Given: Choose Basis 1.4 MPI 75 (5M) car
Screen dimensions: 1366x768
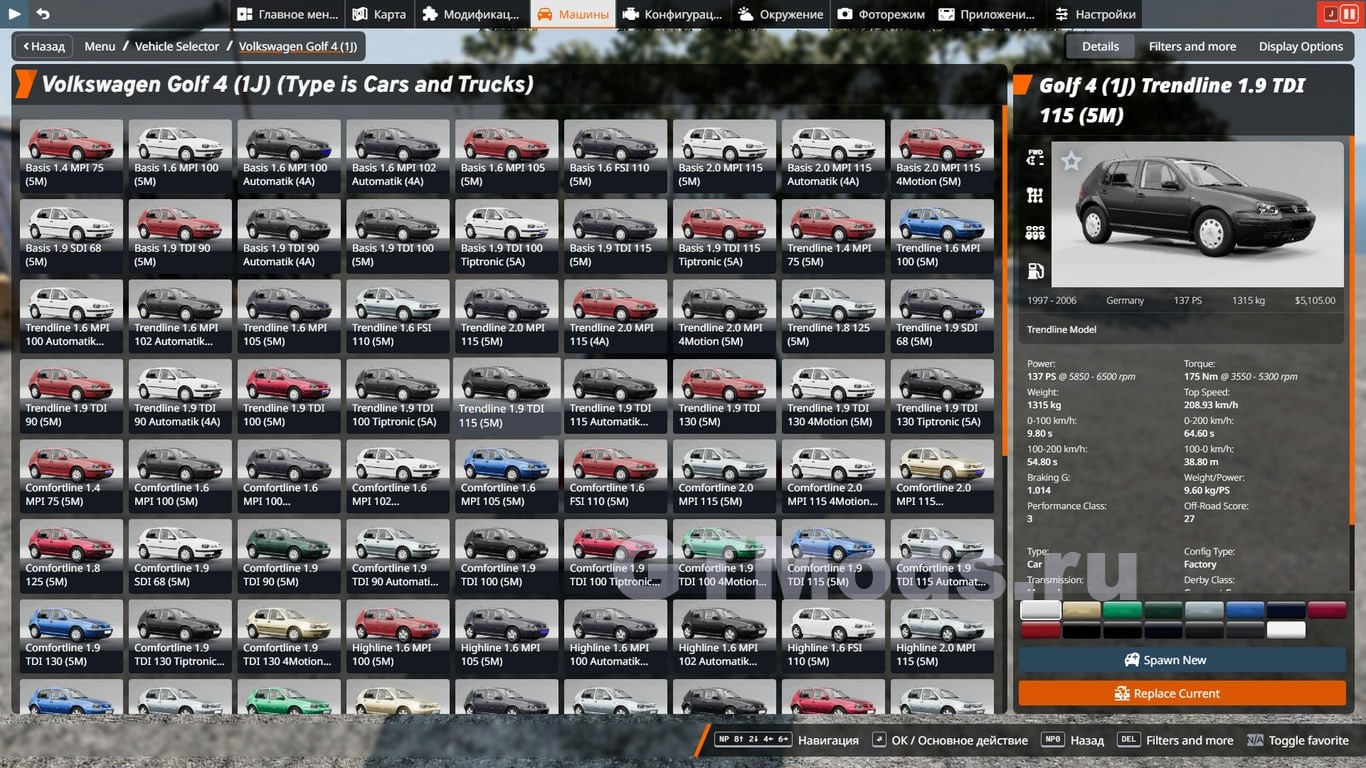Looking at the screenshot, I should [71, 155].
